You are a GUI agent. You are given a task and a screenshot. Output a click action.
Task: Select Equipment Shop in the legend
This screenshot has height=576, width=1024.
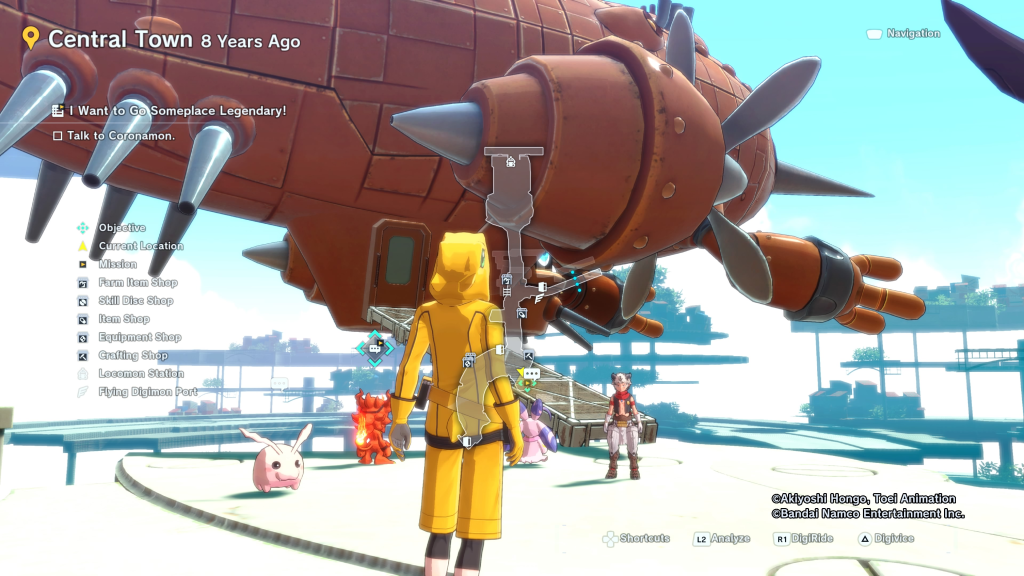coord(139,337)
